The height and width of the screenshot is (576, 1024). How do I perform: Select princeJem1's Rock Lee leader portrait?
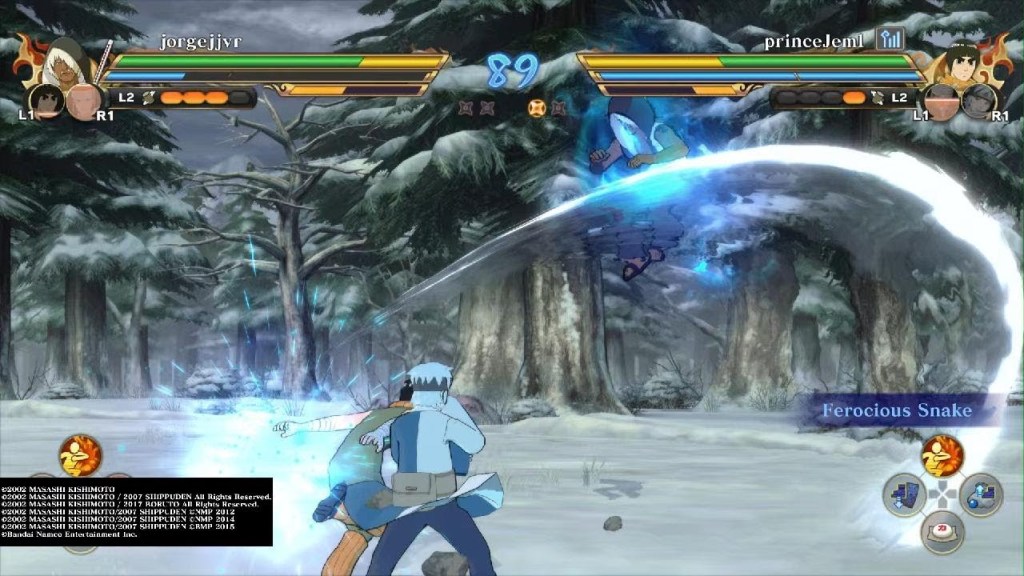pyautogui.click(x=960, y=62)
